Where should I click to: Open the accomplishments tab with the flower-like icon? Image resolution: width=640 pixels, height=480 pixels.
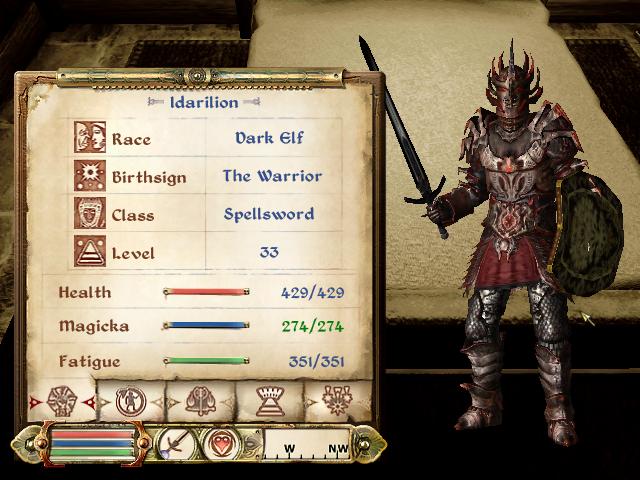(x=335, y=400)
